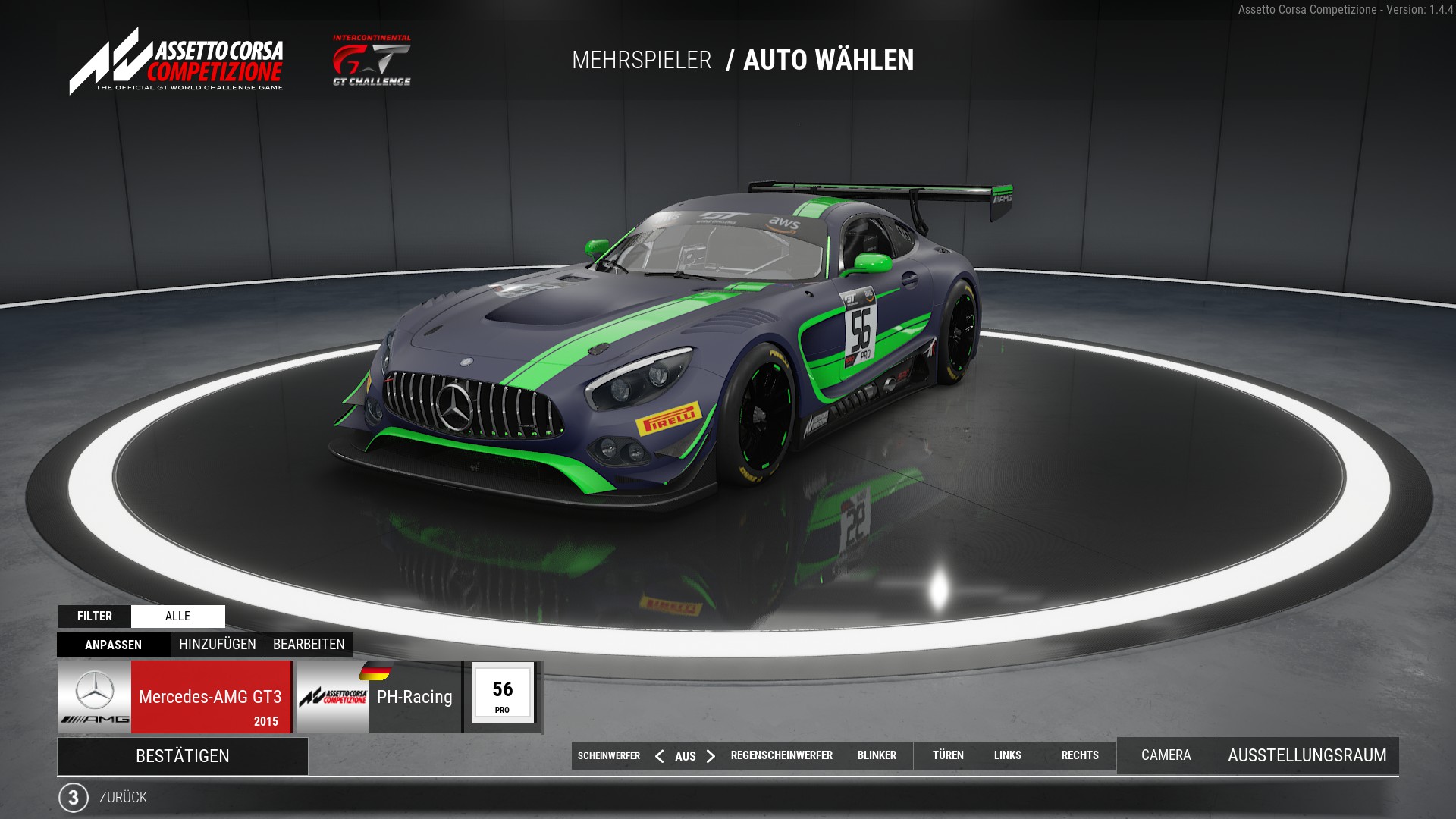
Task: Open the Alle filter selector
Action: [177, 617]
